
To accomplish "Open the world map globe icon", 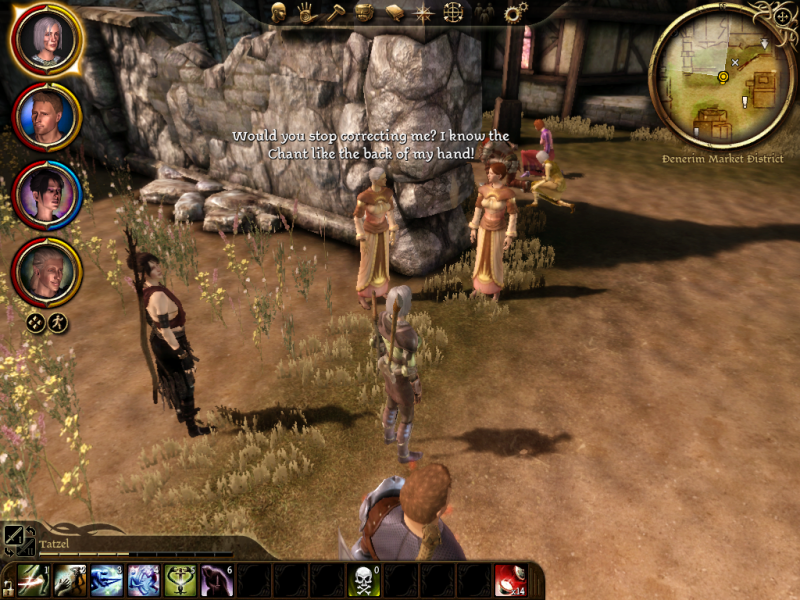I will pyautogui.click(x=453, y=13).
